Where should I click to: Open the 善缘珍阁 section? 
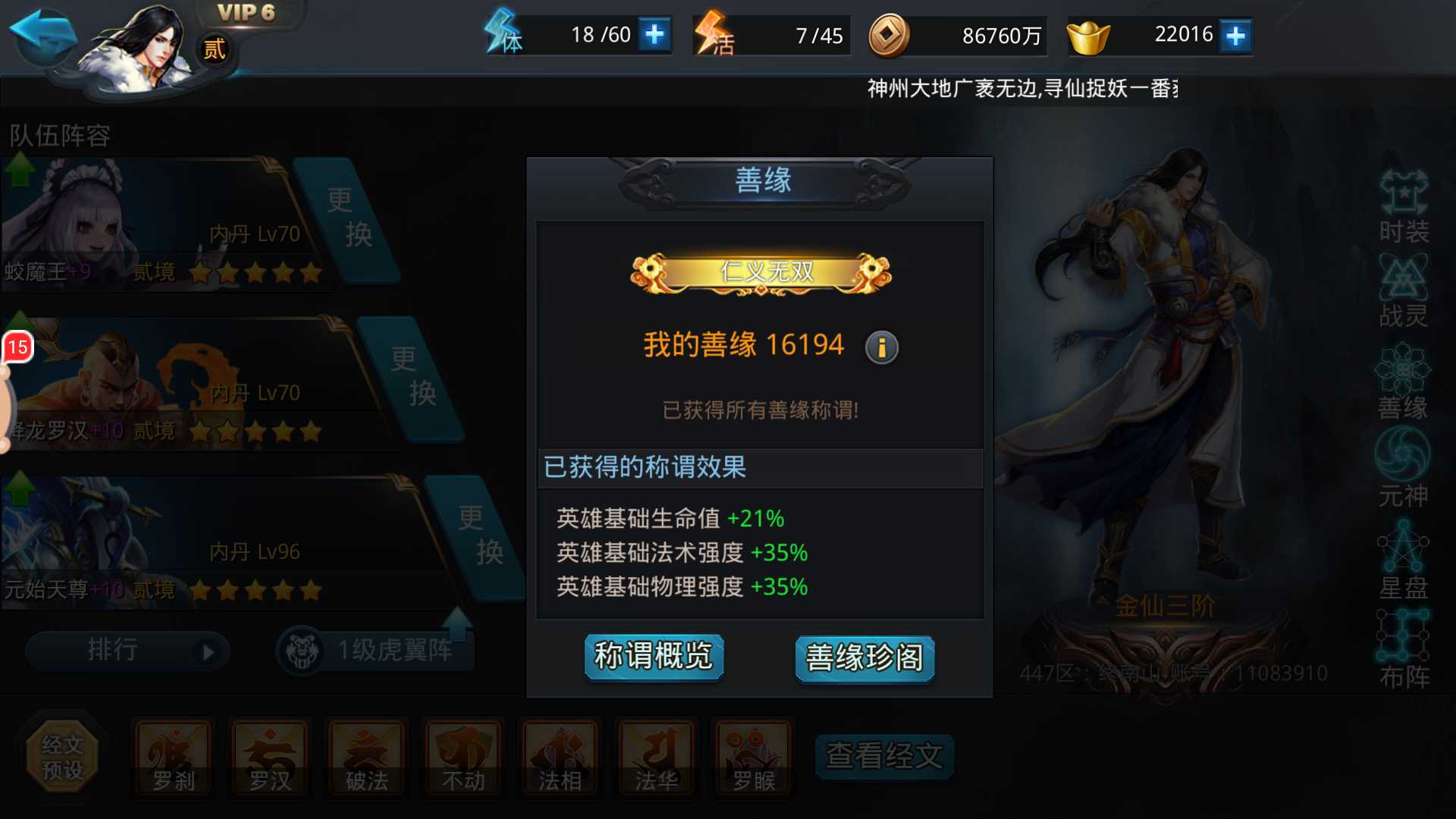[x=864, y=659]
